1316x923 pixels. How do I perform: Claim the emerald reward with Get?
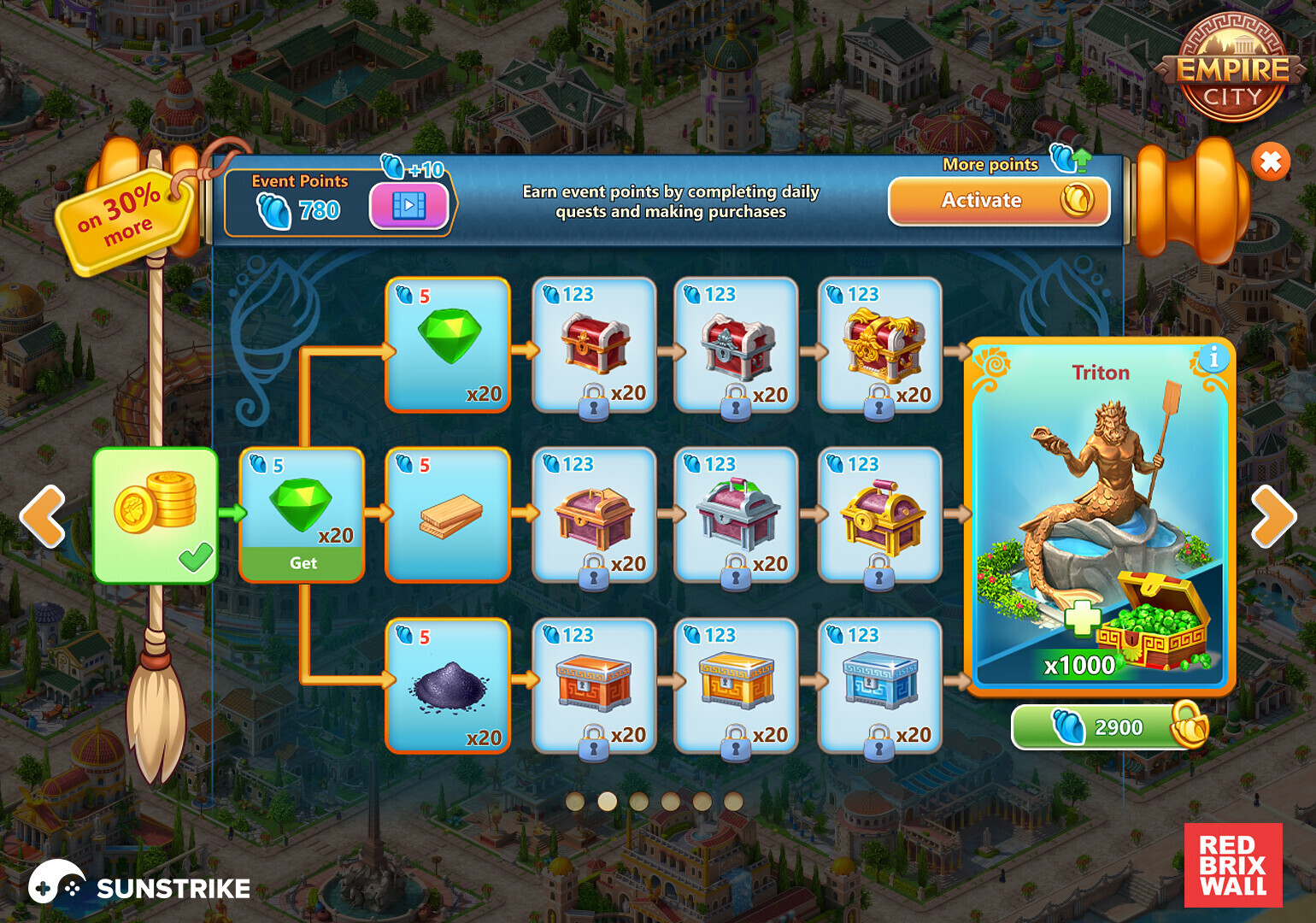coord(303,563)
